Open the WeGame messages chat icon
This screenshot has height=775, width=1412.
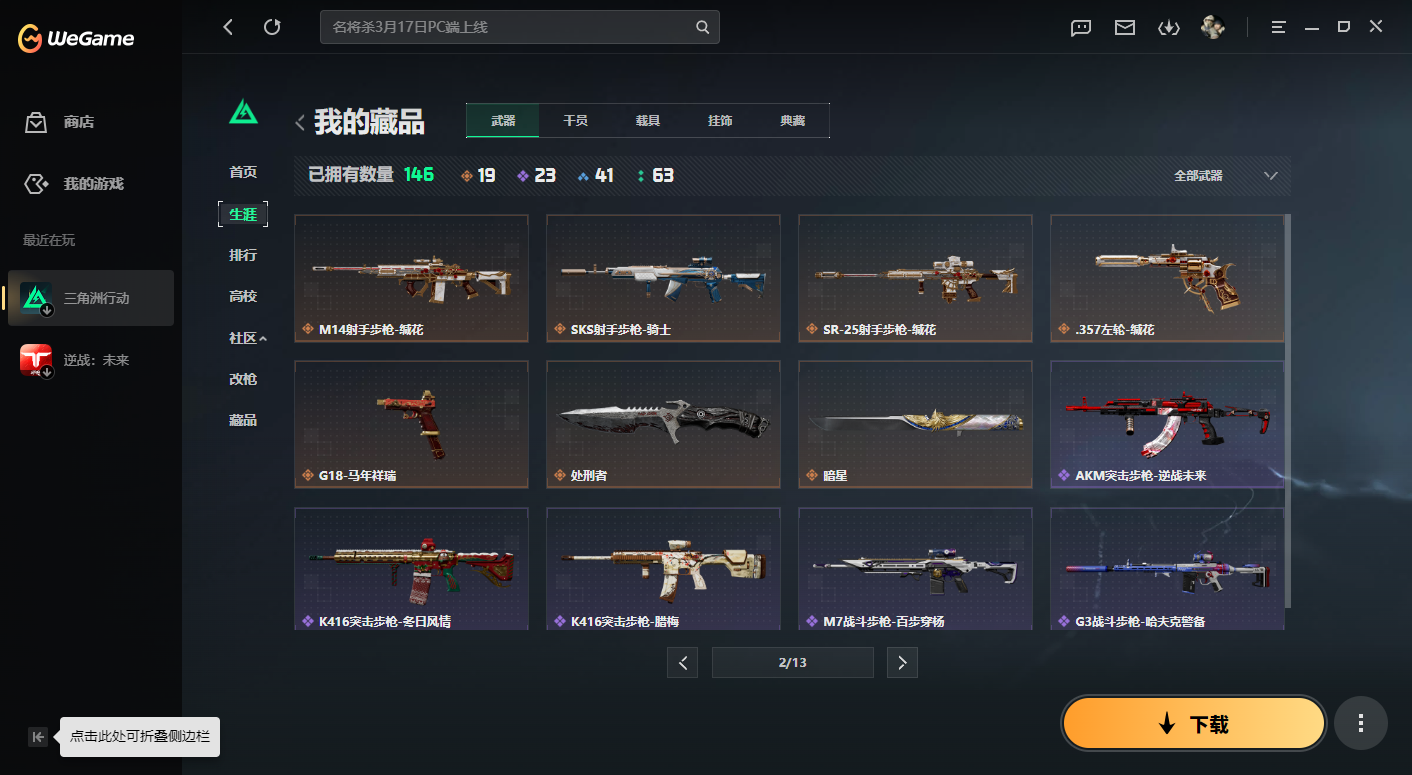(x=1080, y=27)
